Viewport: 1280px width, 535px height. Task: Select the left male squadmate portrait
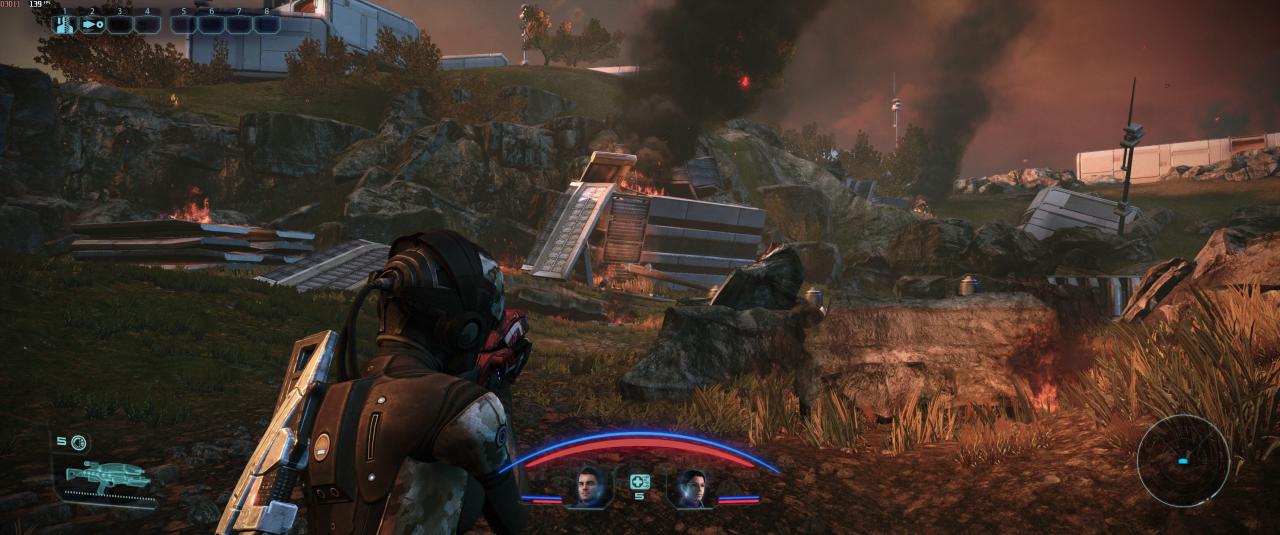click(588, 488)
